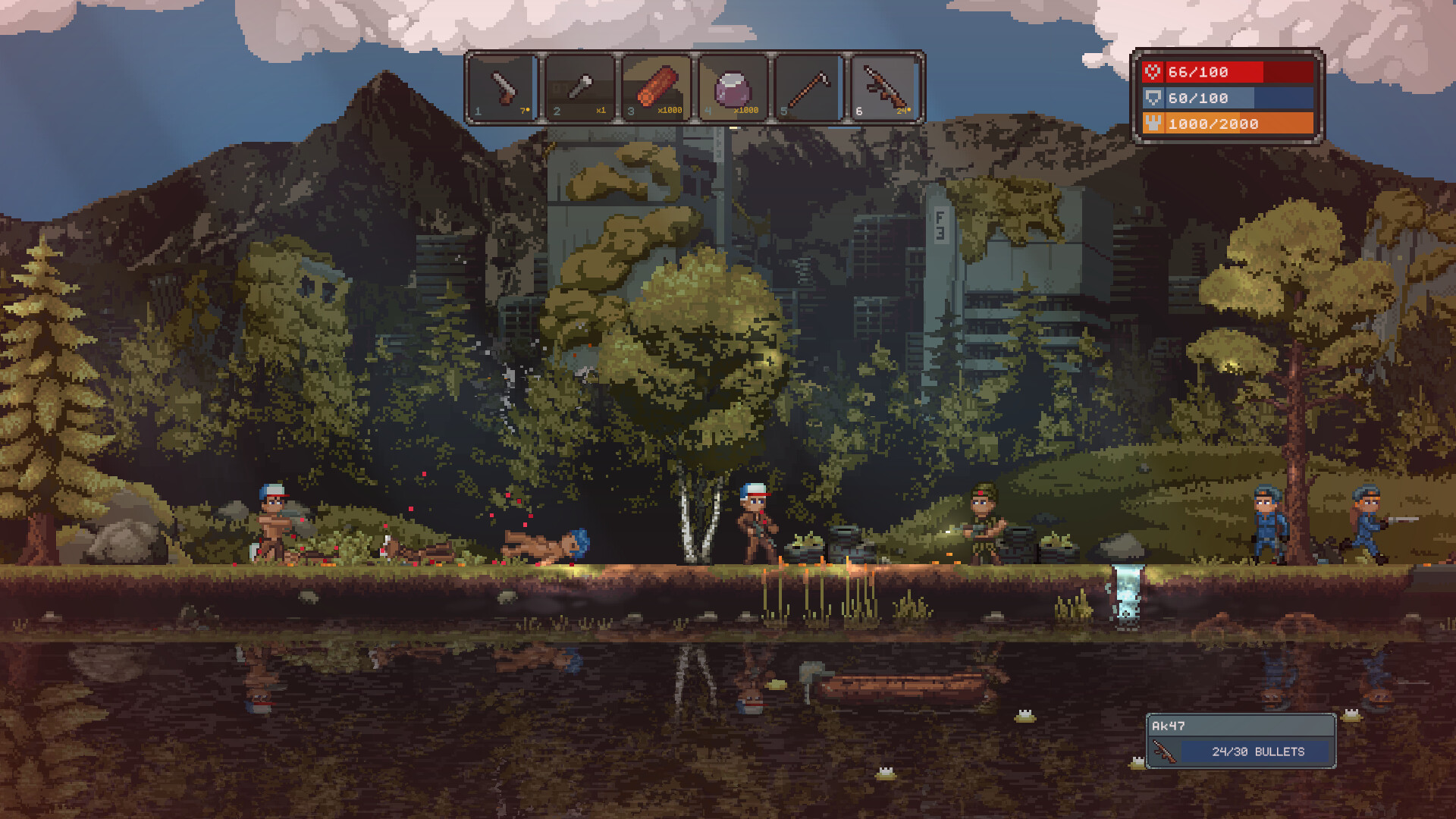Screen dimensions: 1456x819
Task: Select the pistol in hotbar slot 1
Action: (x=503, y=86)
